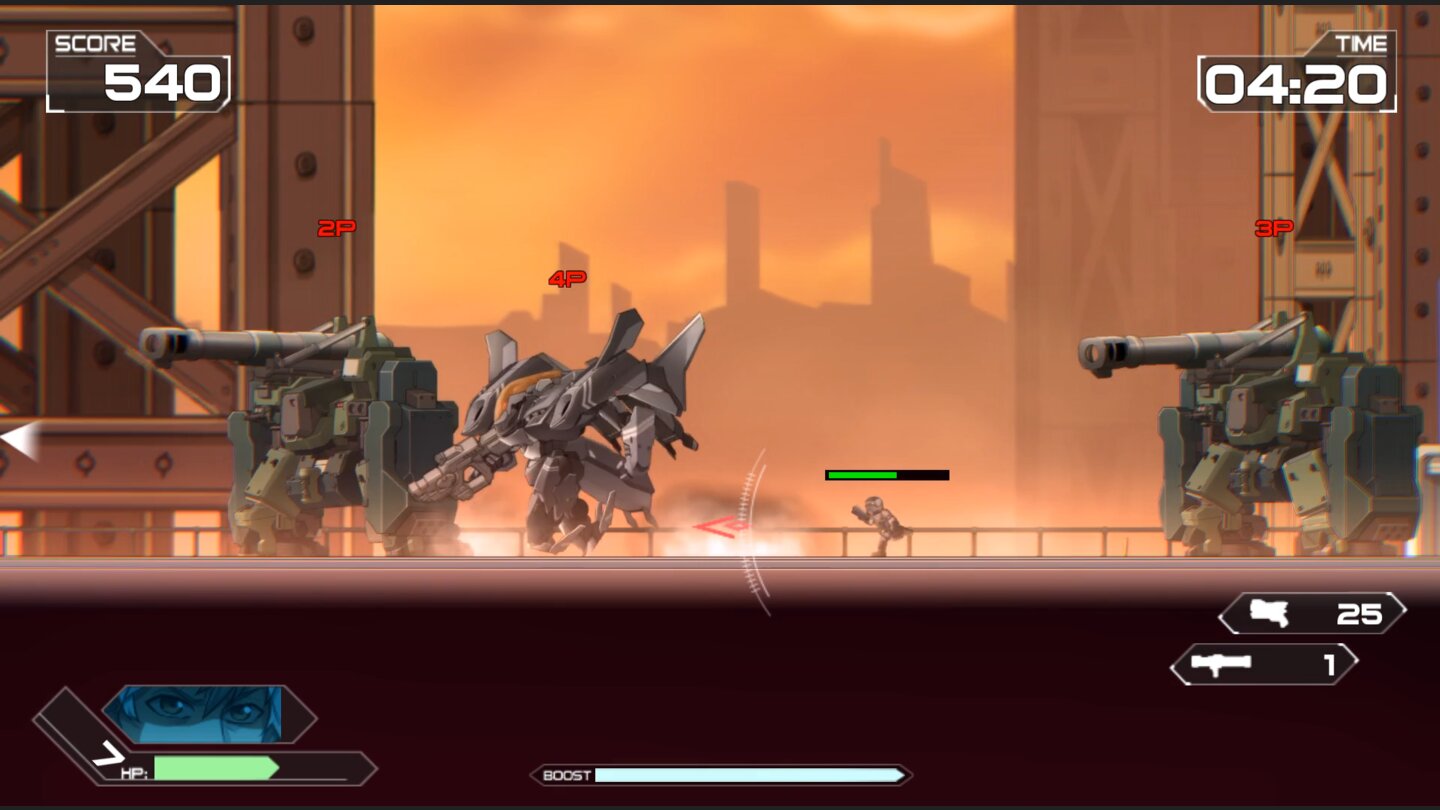Click the white arrow indicator on left edge

(16, 435)
